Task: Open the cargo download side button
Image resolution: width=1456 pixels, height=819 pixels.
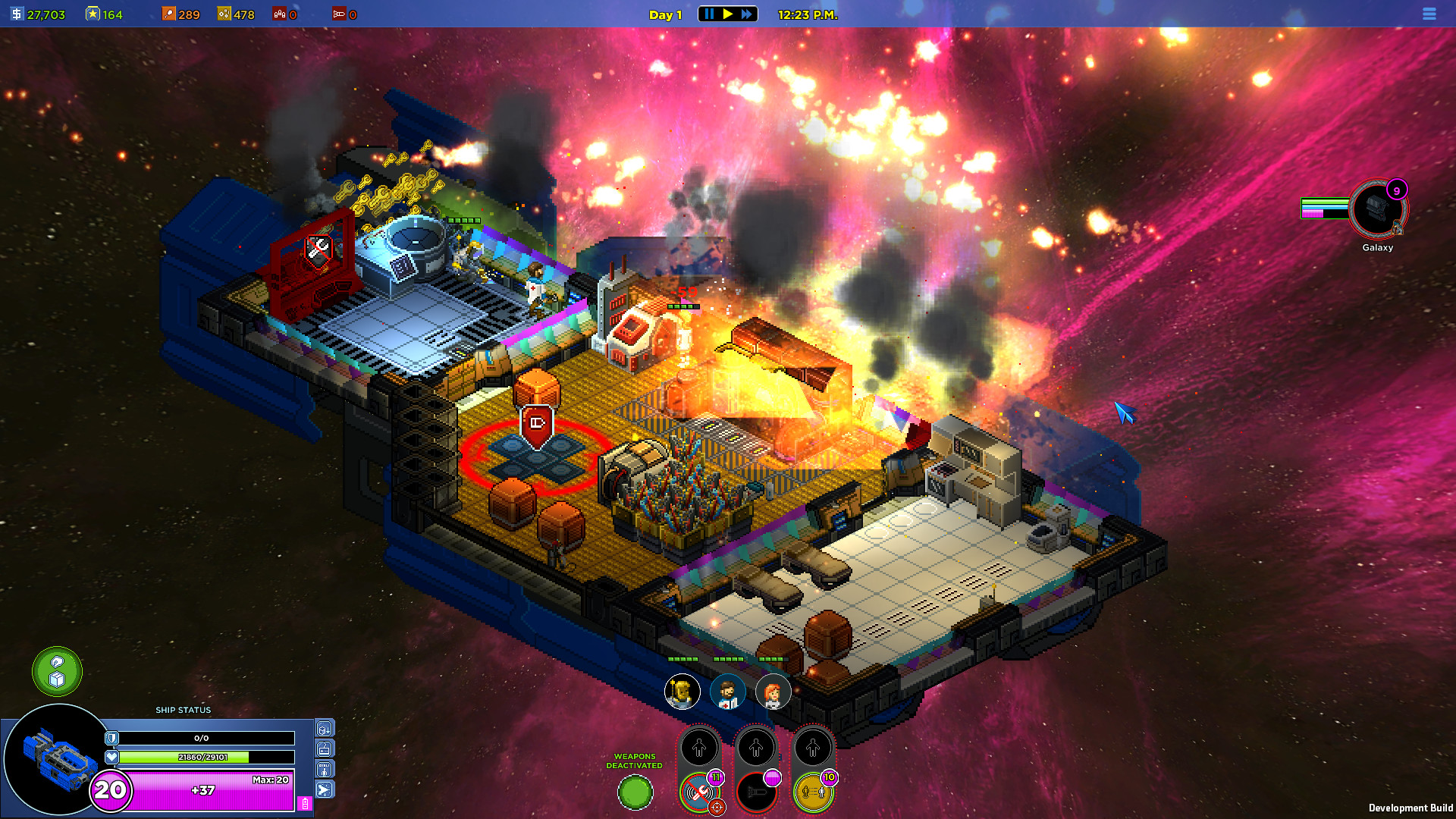Action: pos(325,729)
